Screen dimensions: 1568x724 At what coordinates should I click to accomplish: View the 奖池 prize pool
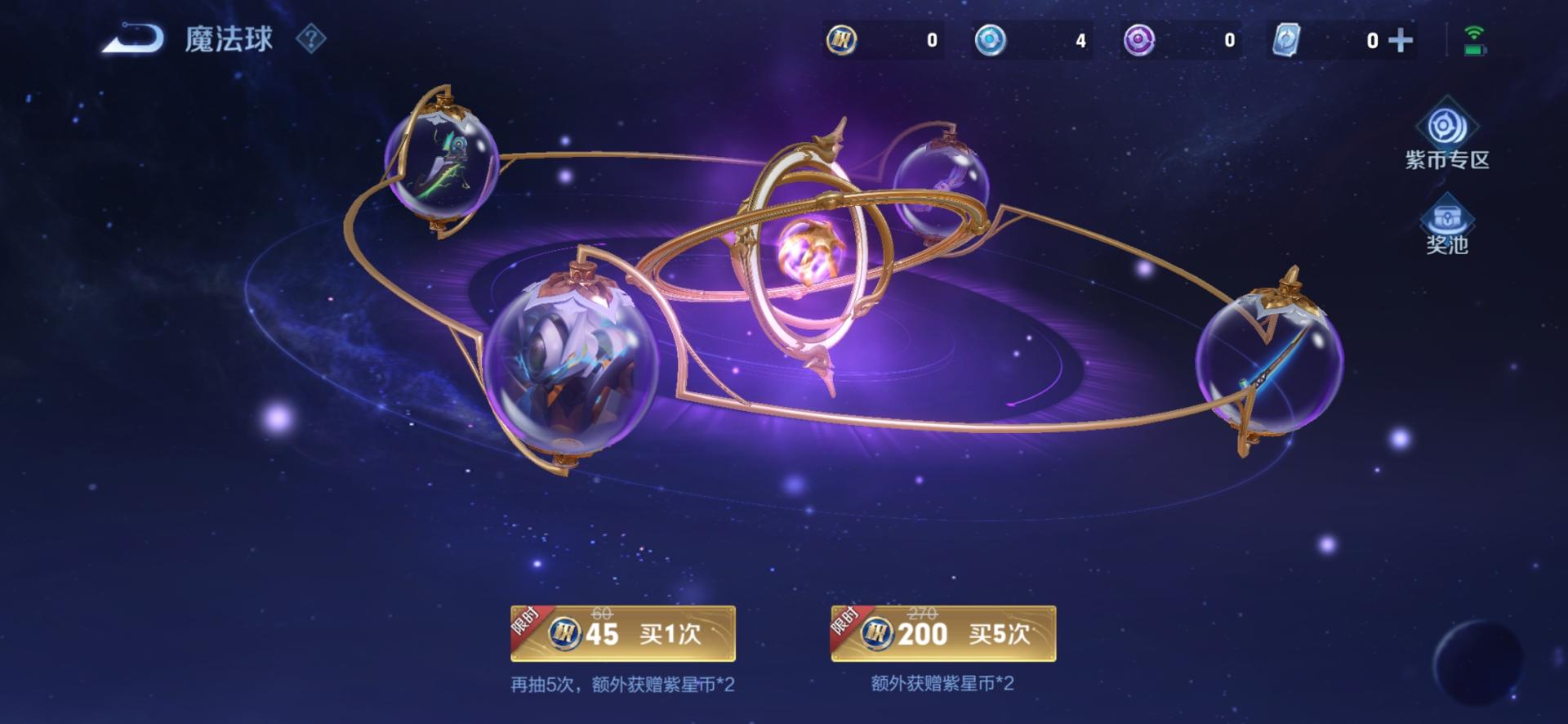pos(1446,226)
